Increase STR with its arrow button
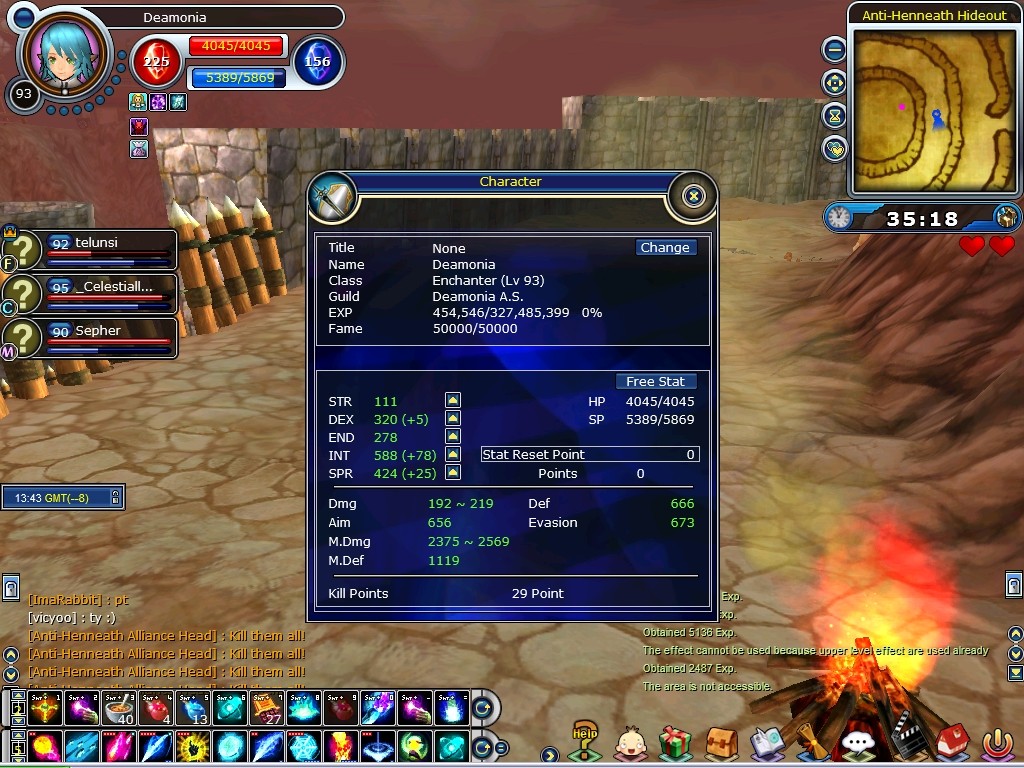This screenshot has width=1024, height=768. tap(453, 401)
